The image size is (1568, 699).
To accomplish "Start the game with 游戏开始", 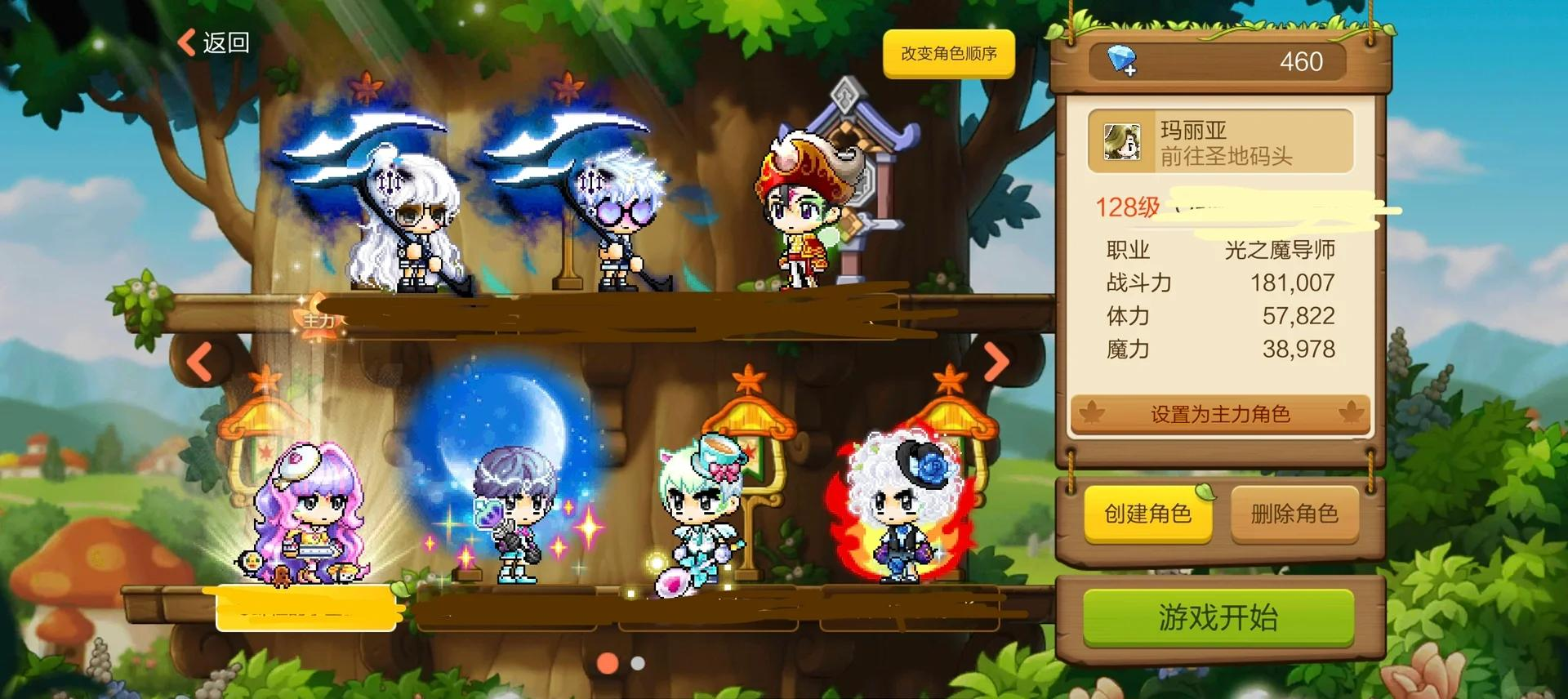I will point(1218,618).
